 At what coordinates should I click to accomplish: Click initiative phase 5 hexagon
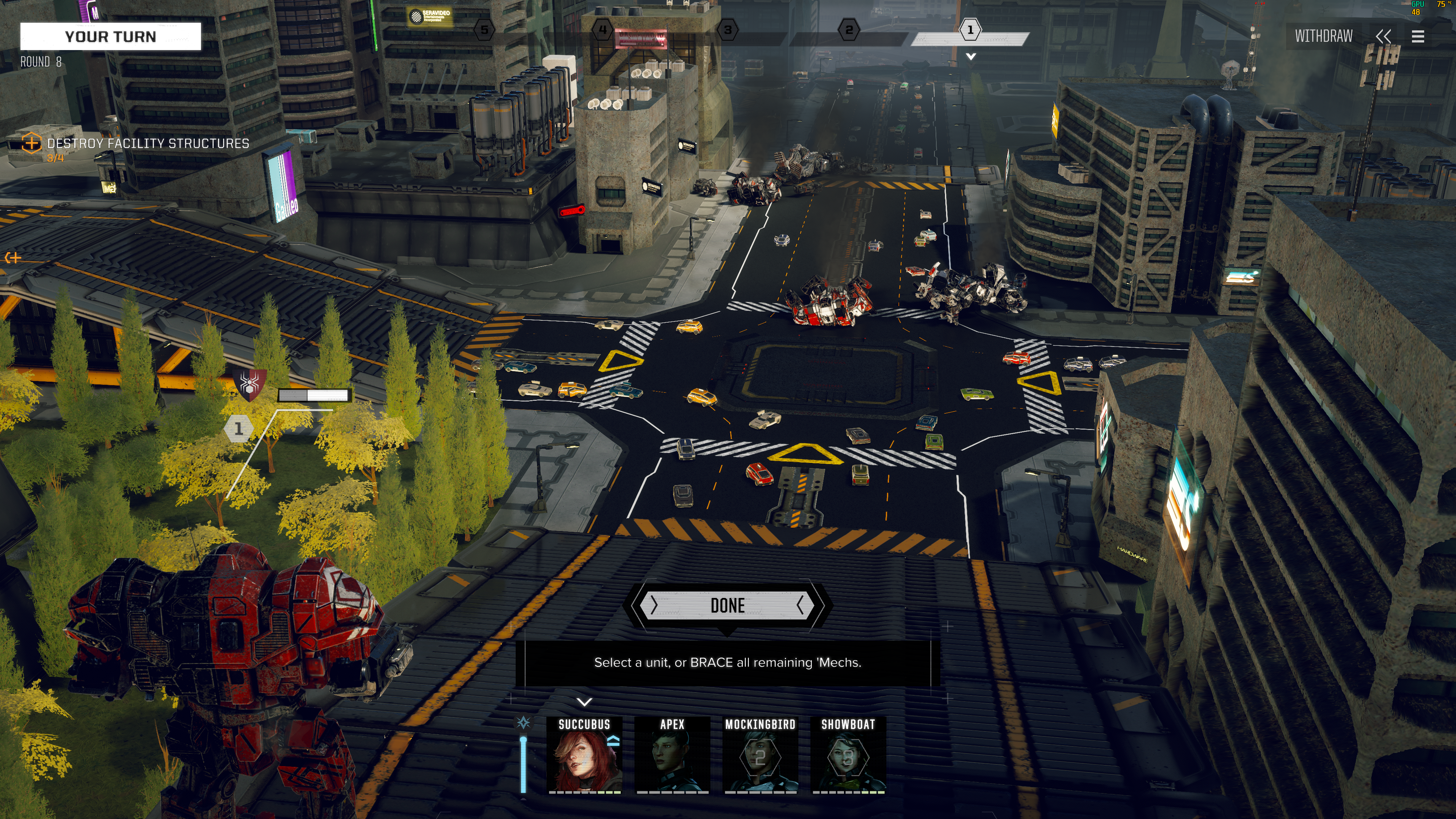pyautogui.click(x=485, y=30)
